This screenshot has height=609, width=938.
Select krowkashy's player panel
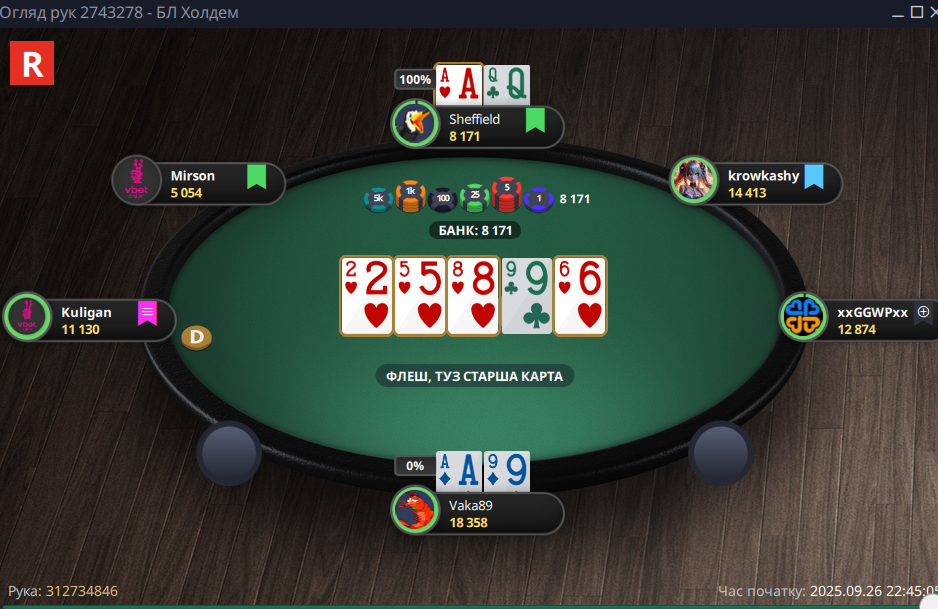(x=757, y=183)
